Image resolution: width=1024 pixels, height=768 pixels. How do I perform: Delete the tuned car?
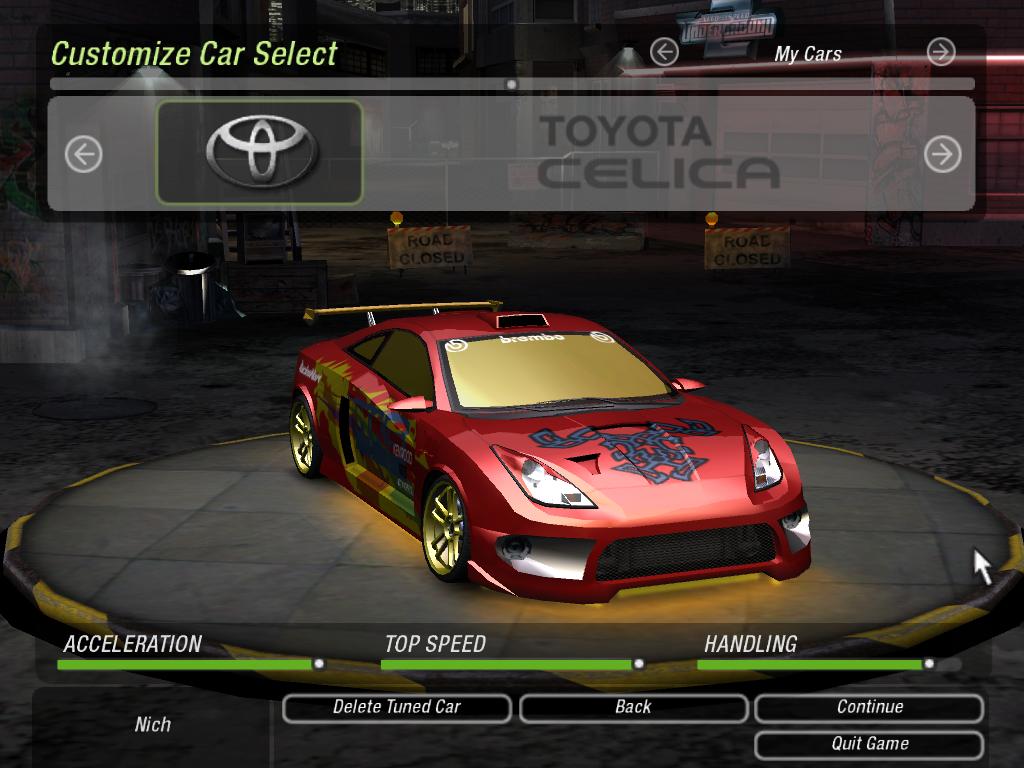[x=397, y=708]
